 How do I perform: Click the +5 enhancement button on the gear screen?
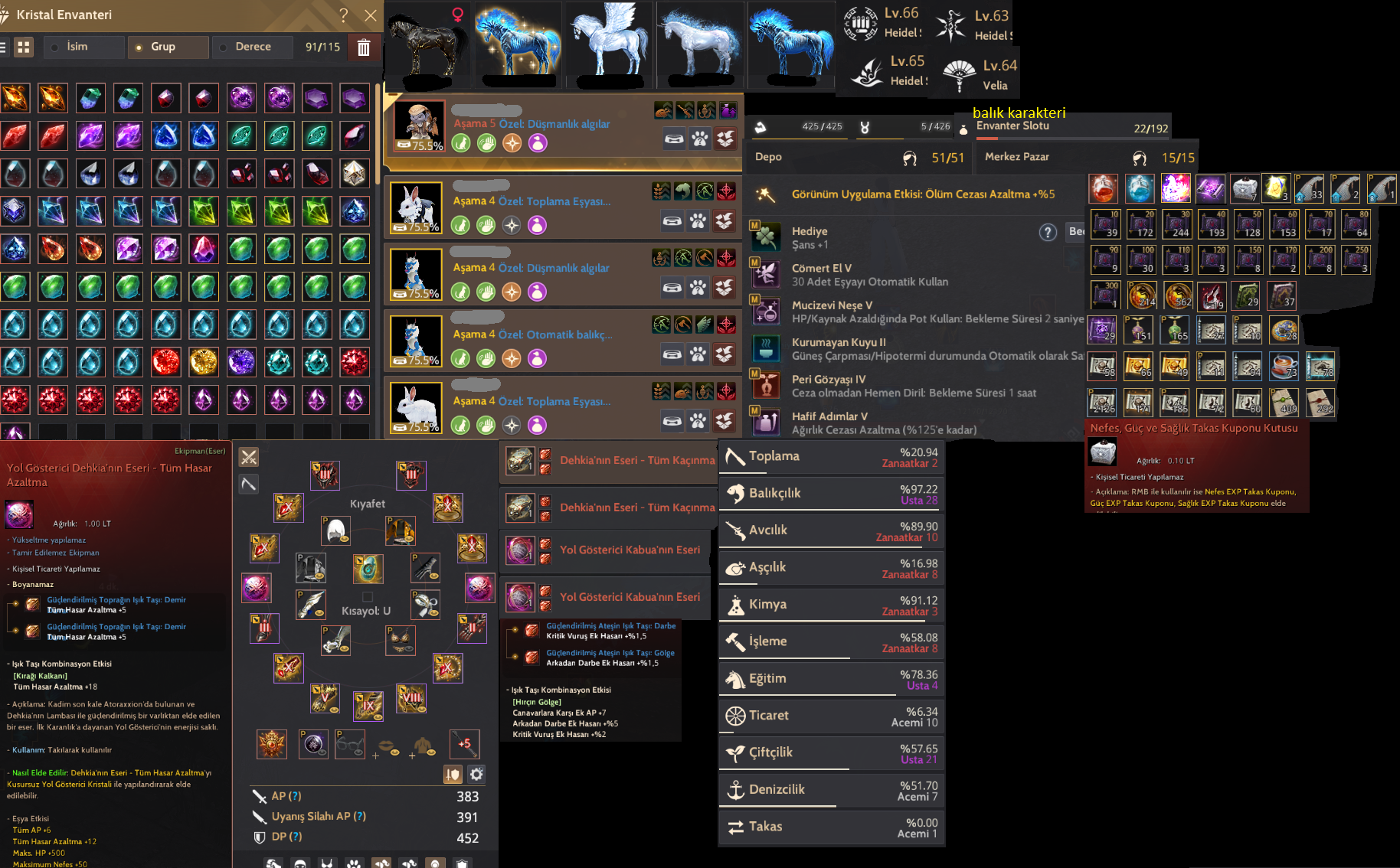[x=464, y=743]
